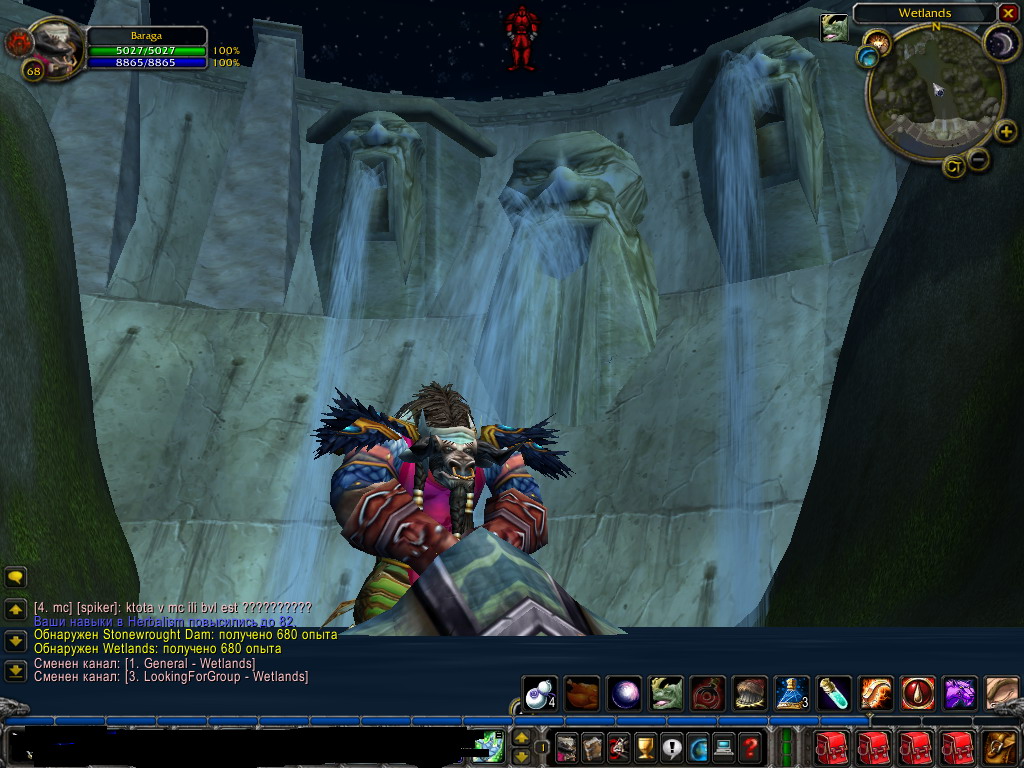Viewport: 1024px width, 768px height.
Task: Drink the cyan potion vial
Action: (834, 693)
